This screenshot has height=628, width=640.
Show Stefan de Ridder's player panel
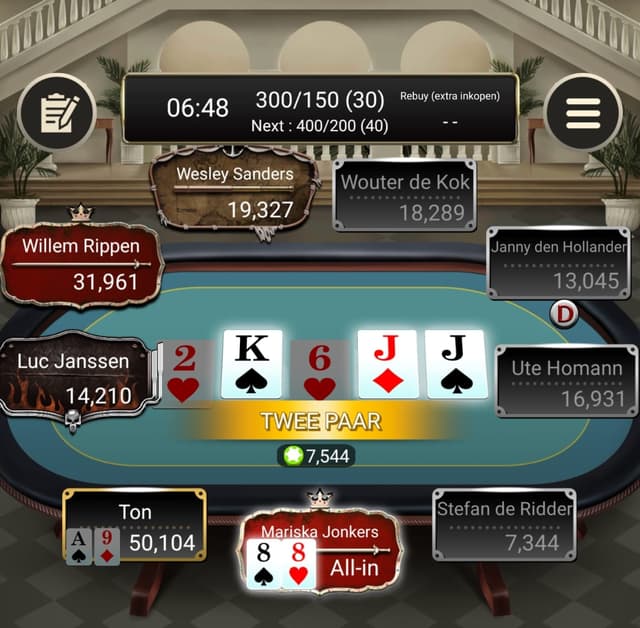click(x=505, y=525)
